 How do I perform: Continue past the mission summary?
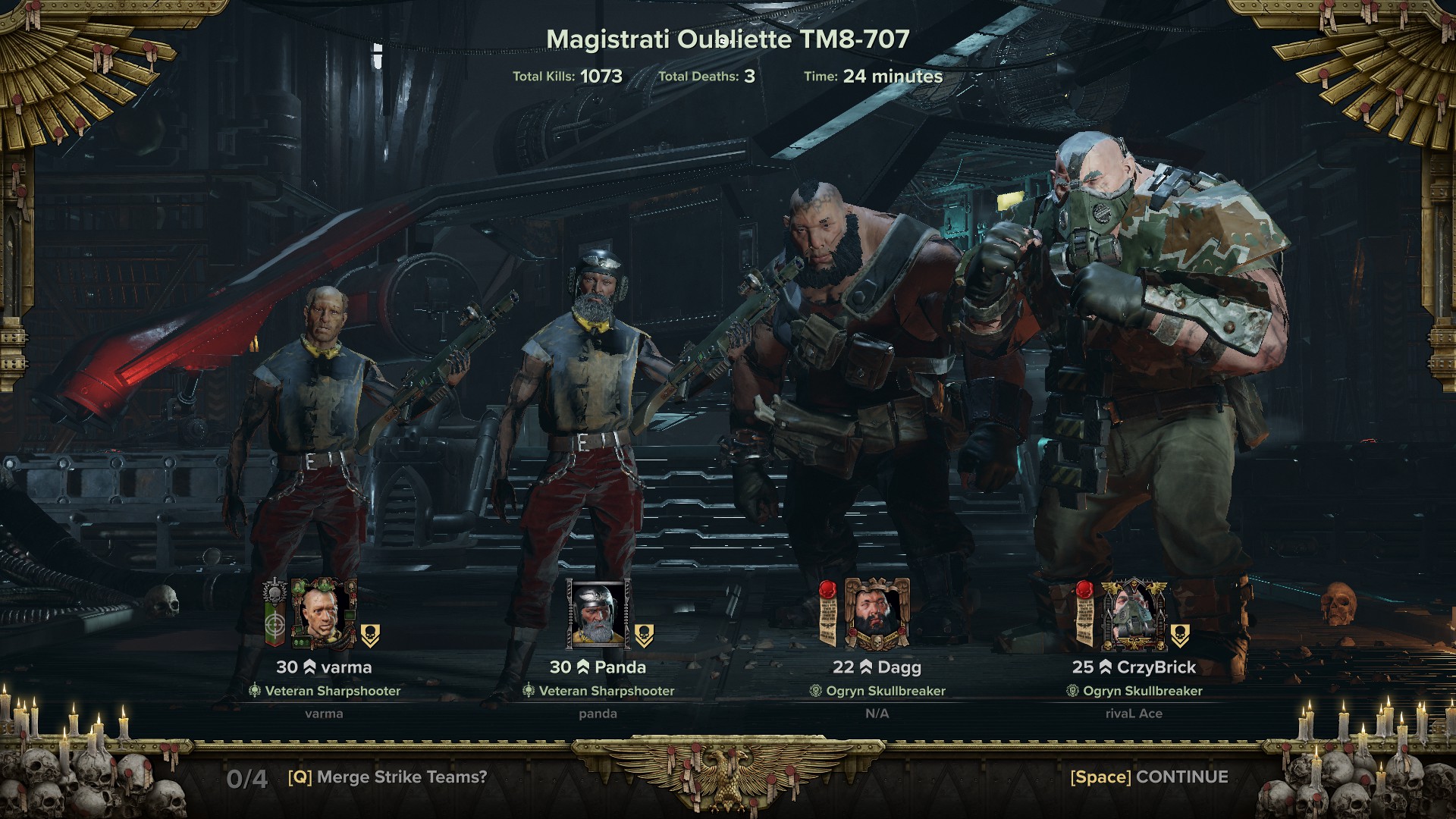pyautogui.click(x=1149, y=777)
